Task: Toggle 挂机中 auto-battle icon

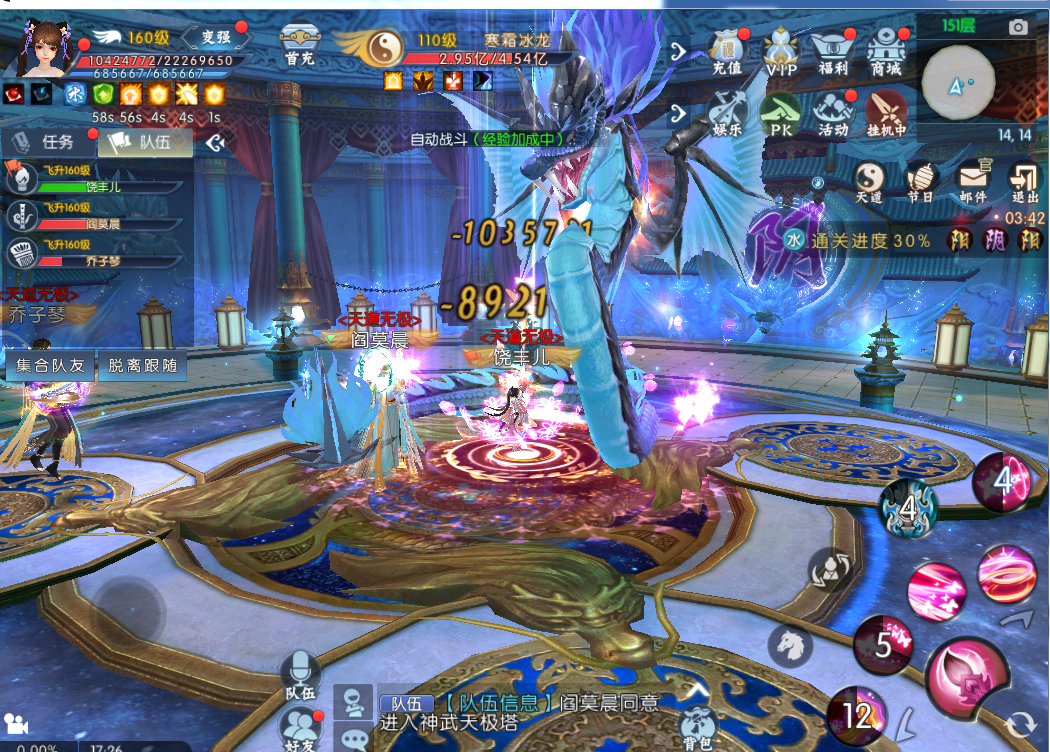Action: coord(886,113)
